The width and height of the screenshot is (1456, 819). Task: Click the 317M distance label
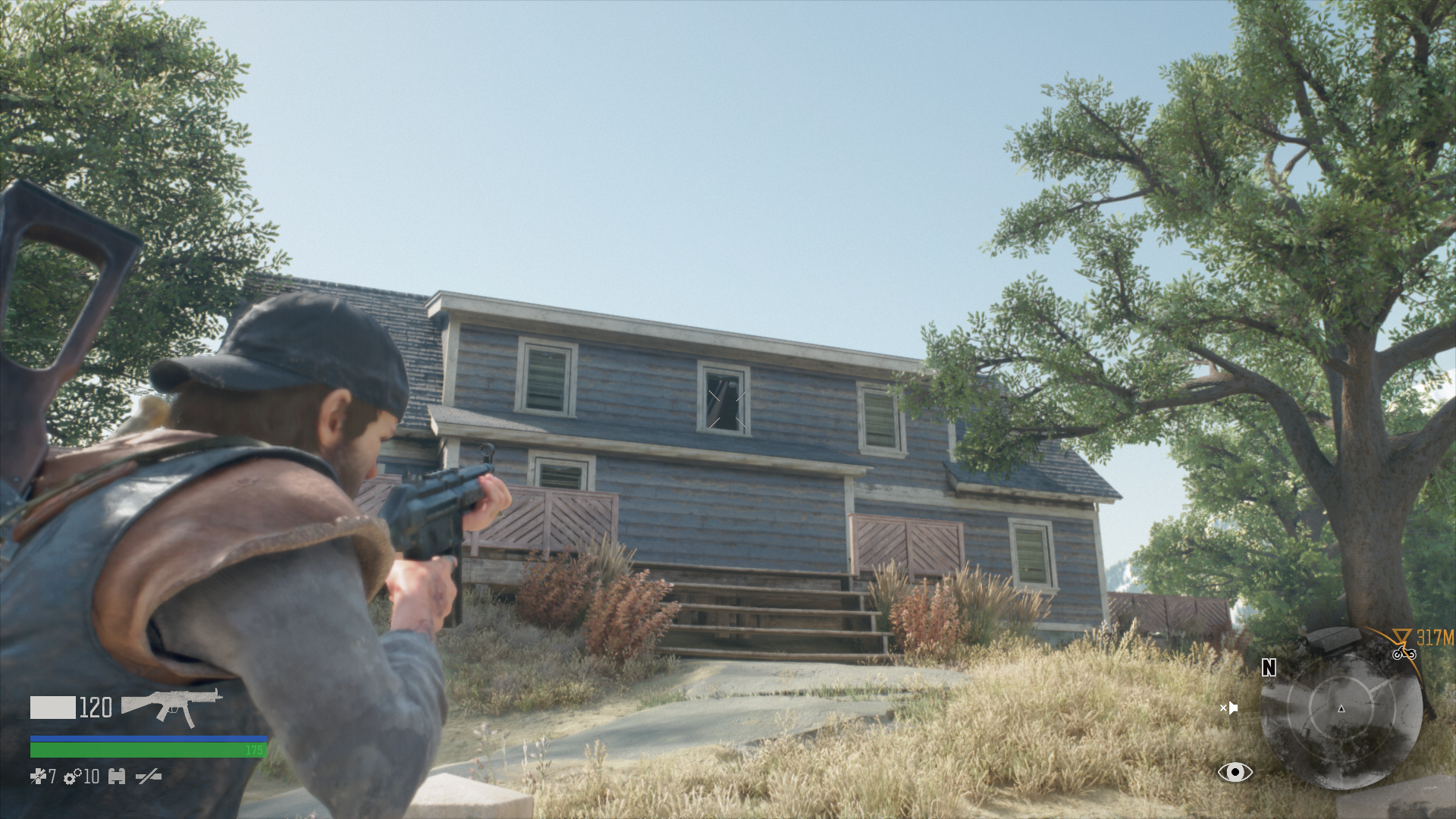pos(1436,636)
